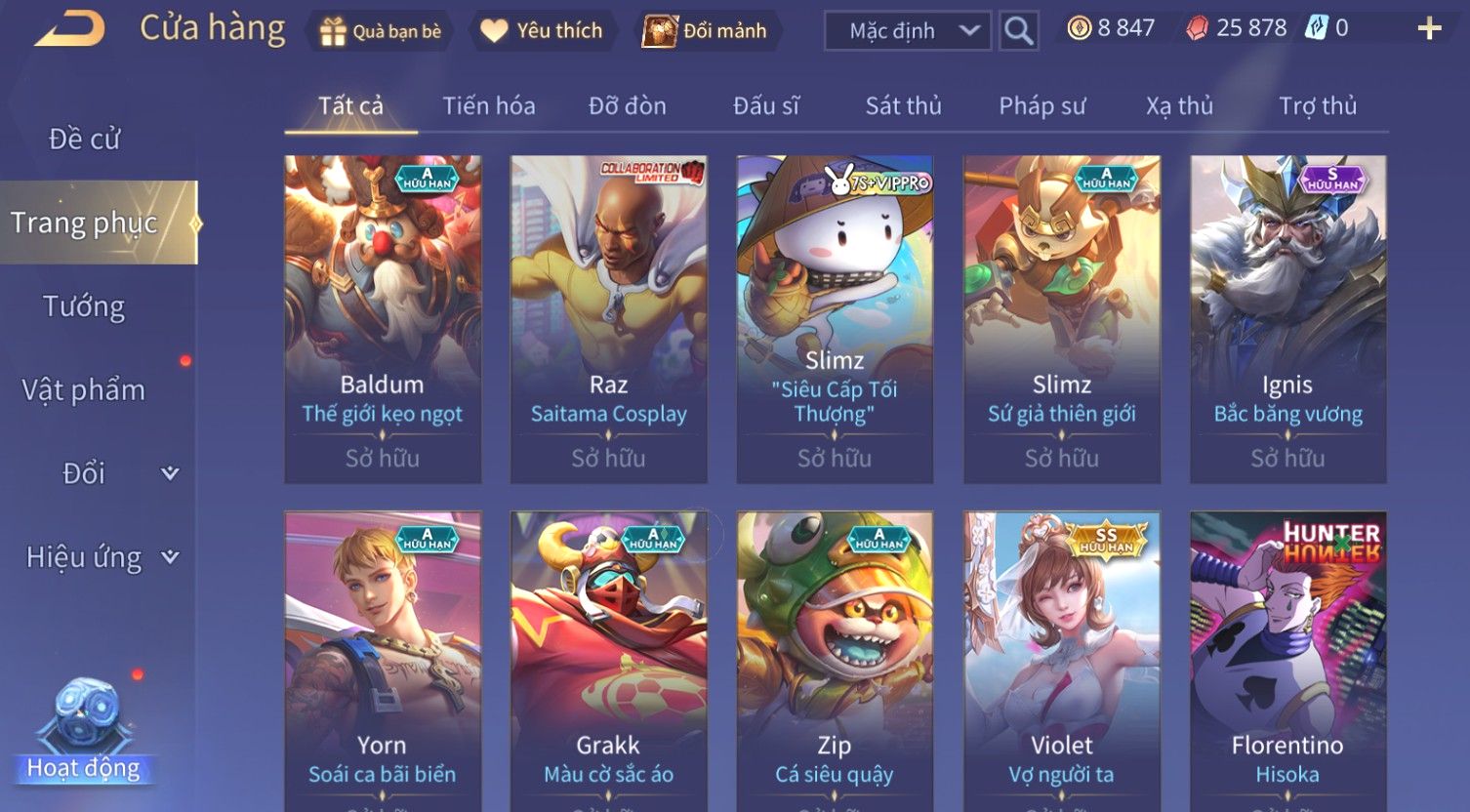Image resolution: width=1470 pixels, height=812 pixels.
Task: Open the Hoạt động events button
Action: (83, 733)
